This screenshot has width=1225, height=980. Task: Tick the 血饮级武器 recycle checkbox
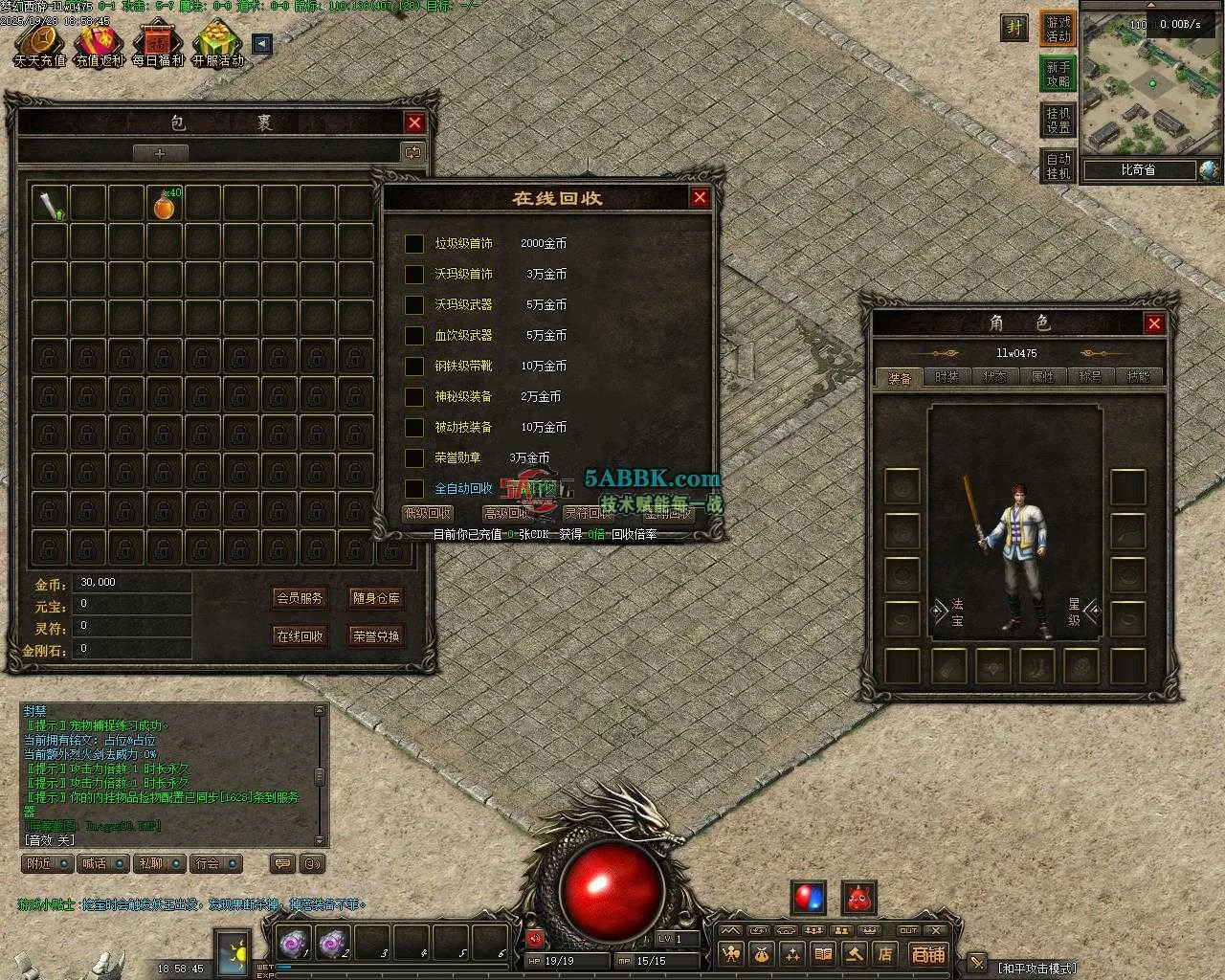[x=414, y=336]
